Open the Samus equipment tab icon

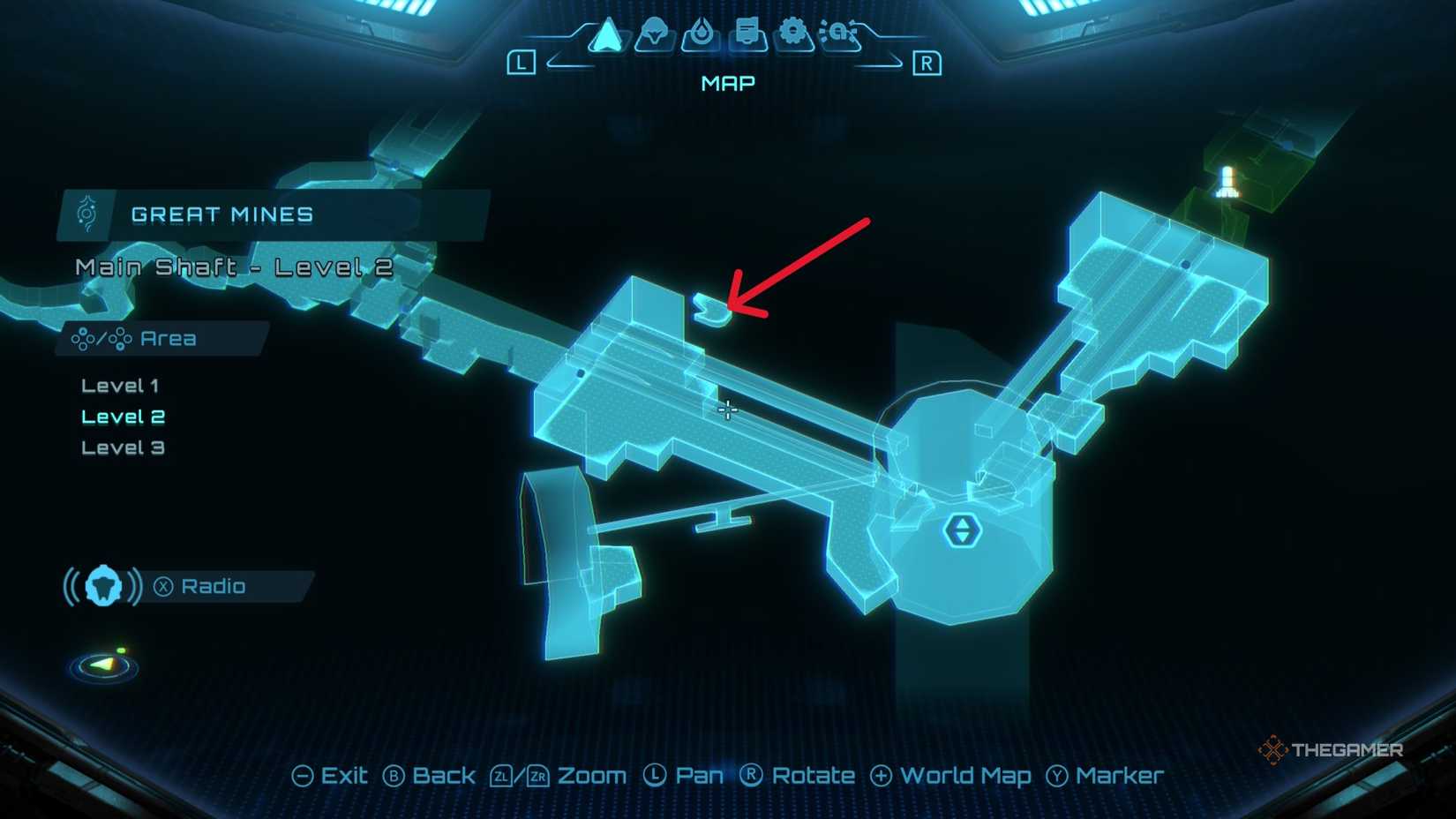coord(655,34)
